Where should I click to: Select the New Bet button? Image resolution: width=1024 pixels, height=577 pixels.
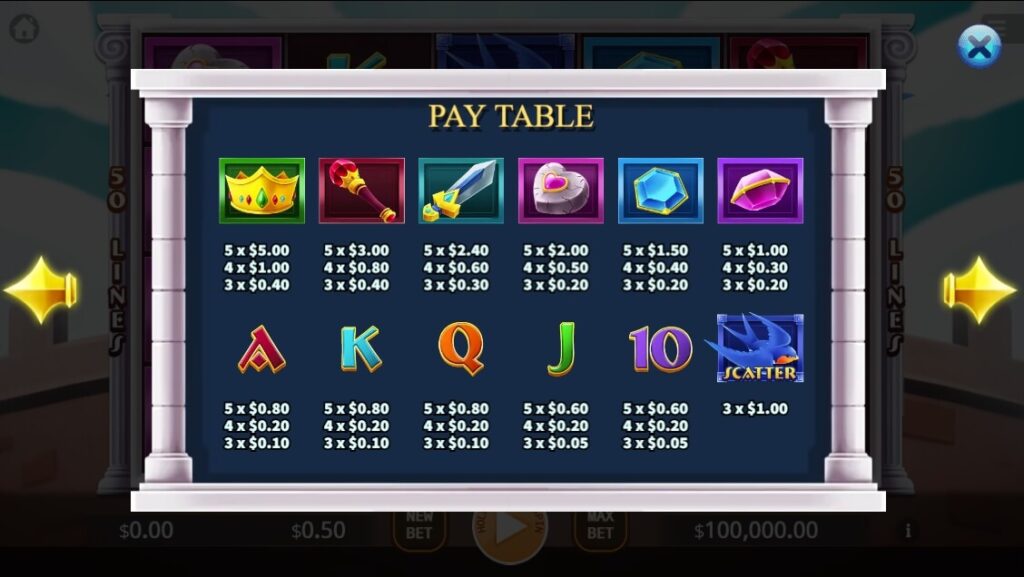coord(419,525)
